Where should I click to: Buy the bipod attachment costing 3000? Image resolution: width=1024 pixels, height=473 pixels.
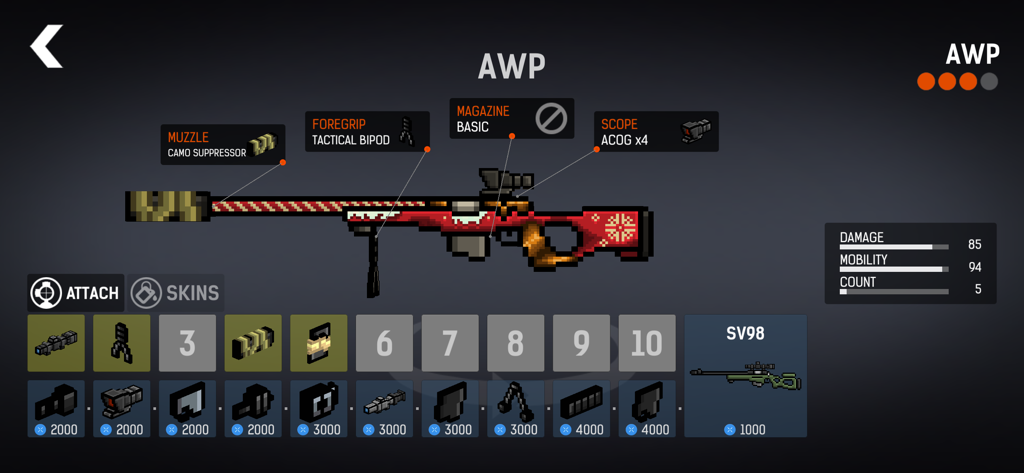pyautogui.click(x=515, y=408)
